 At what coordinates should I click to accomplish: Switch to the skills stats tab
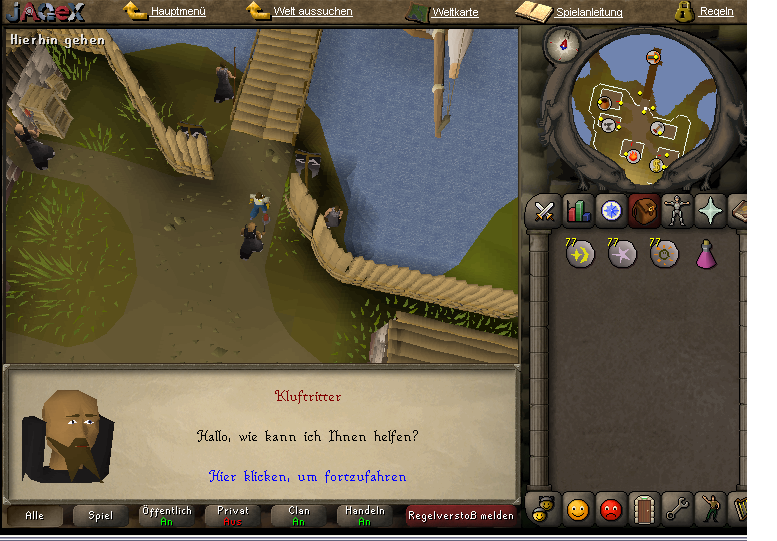point(578,211)
